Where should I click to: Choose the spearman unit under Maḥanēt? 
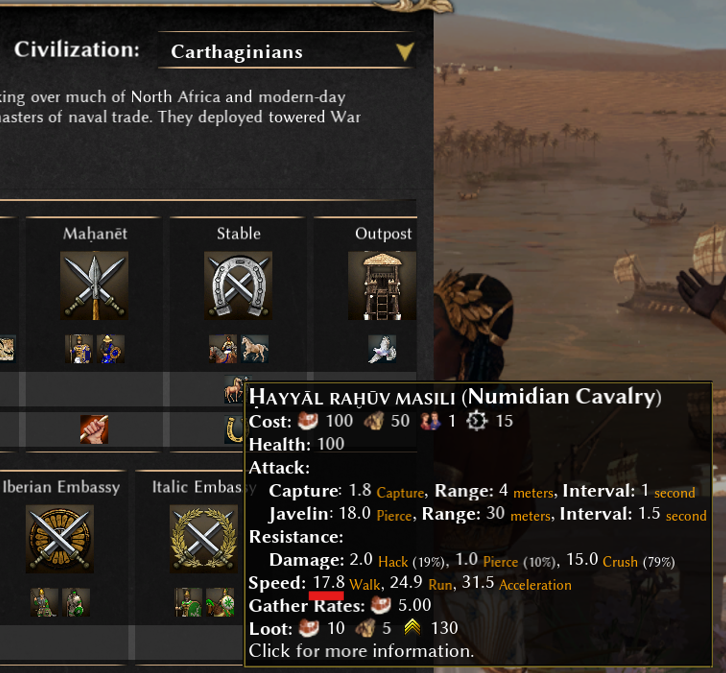point(79,349)
